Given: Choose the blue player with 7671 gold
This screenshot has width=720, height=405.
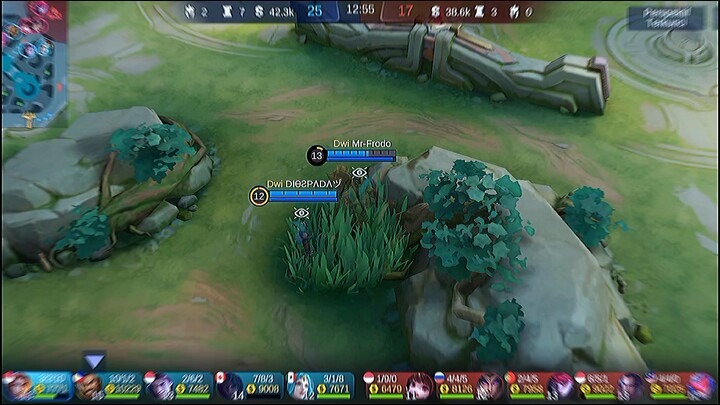Looking at the screenshot, I should (x=303, y=386).
